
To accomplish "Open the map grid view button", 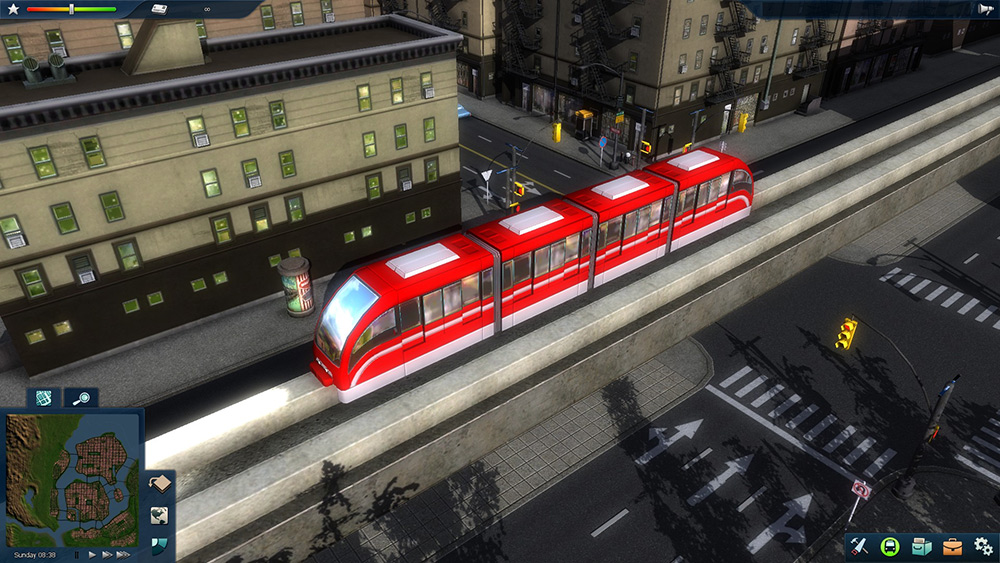I will [x=43, y=397].
